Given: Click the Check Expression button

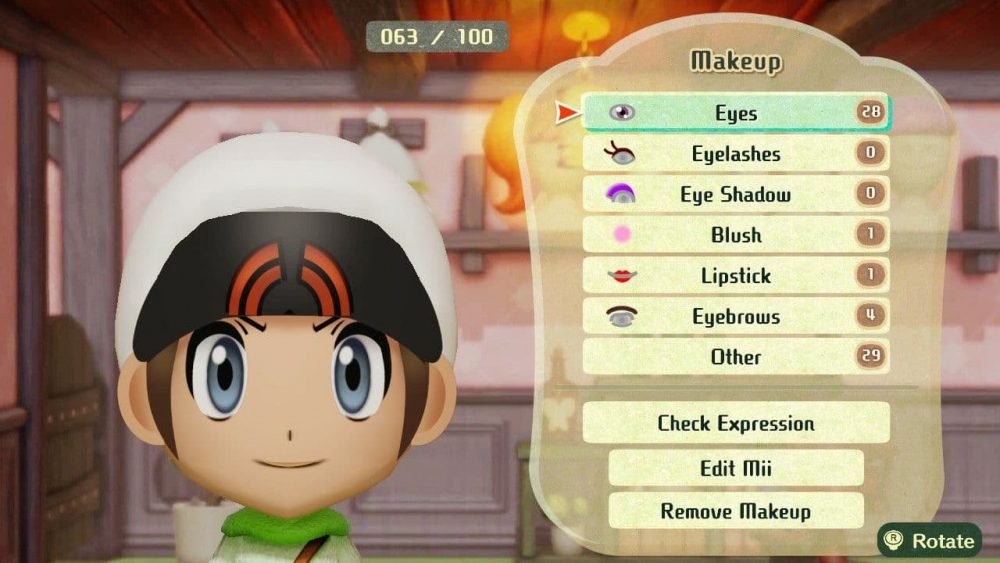Looking at the screenshot, I should [x=735, y=423].
